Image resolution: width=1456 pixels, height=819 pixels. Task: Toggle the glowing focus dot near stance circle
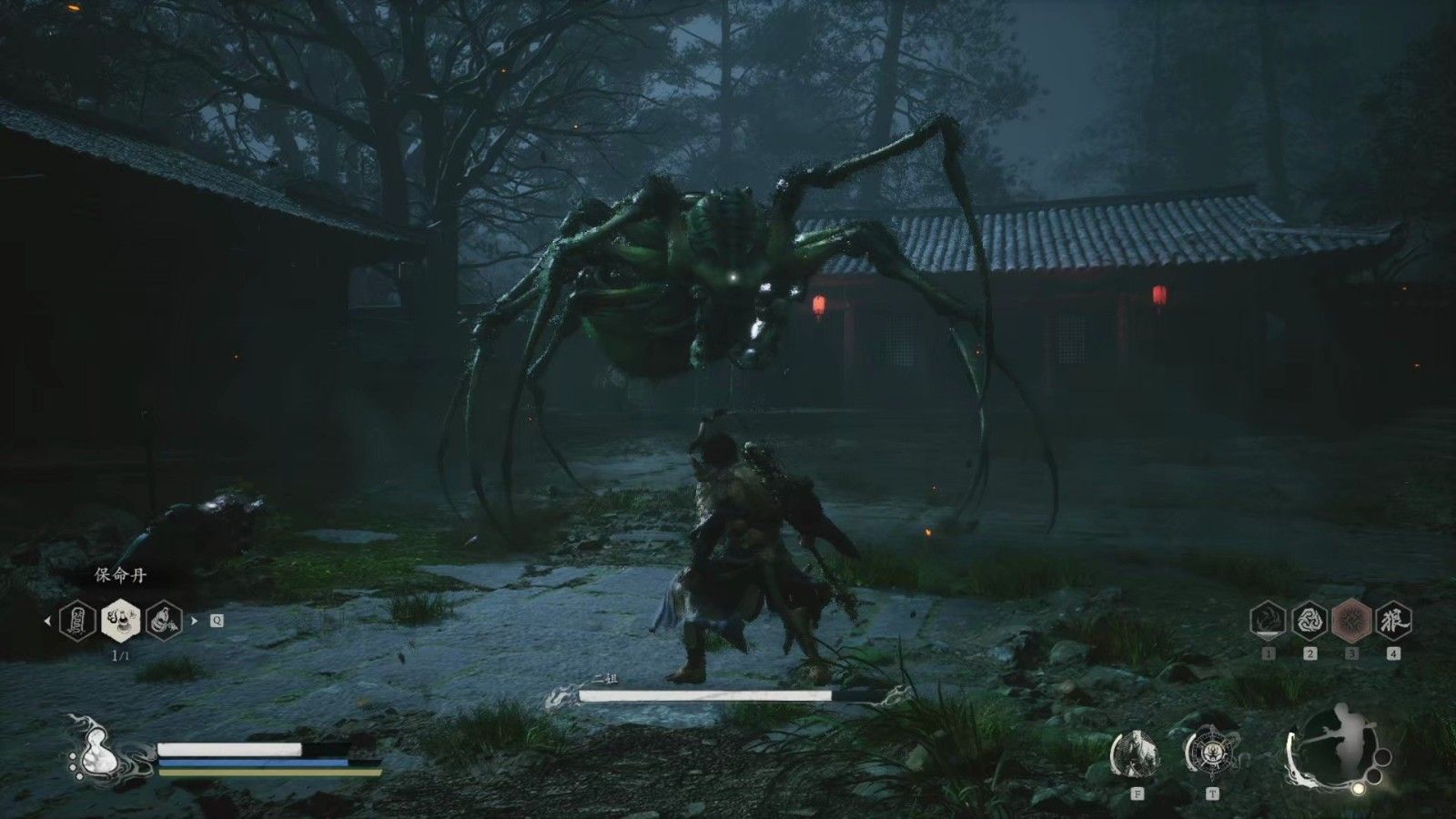[1359, 788]
